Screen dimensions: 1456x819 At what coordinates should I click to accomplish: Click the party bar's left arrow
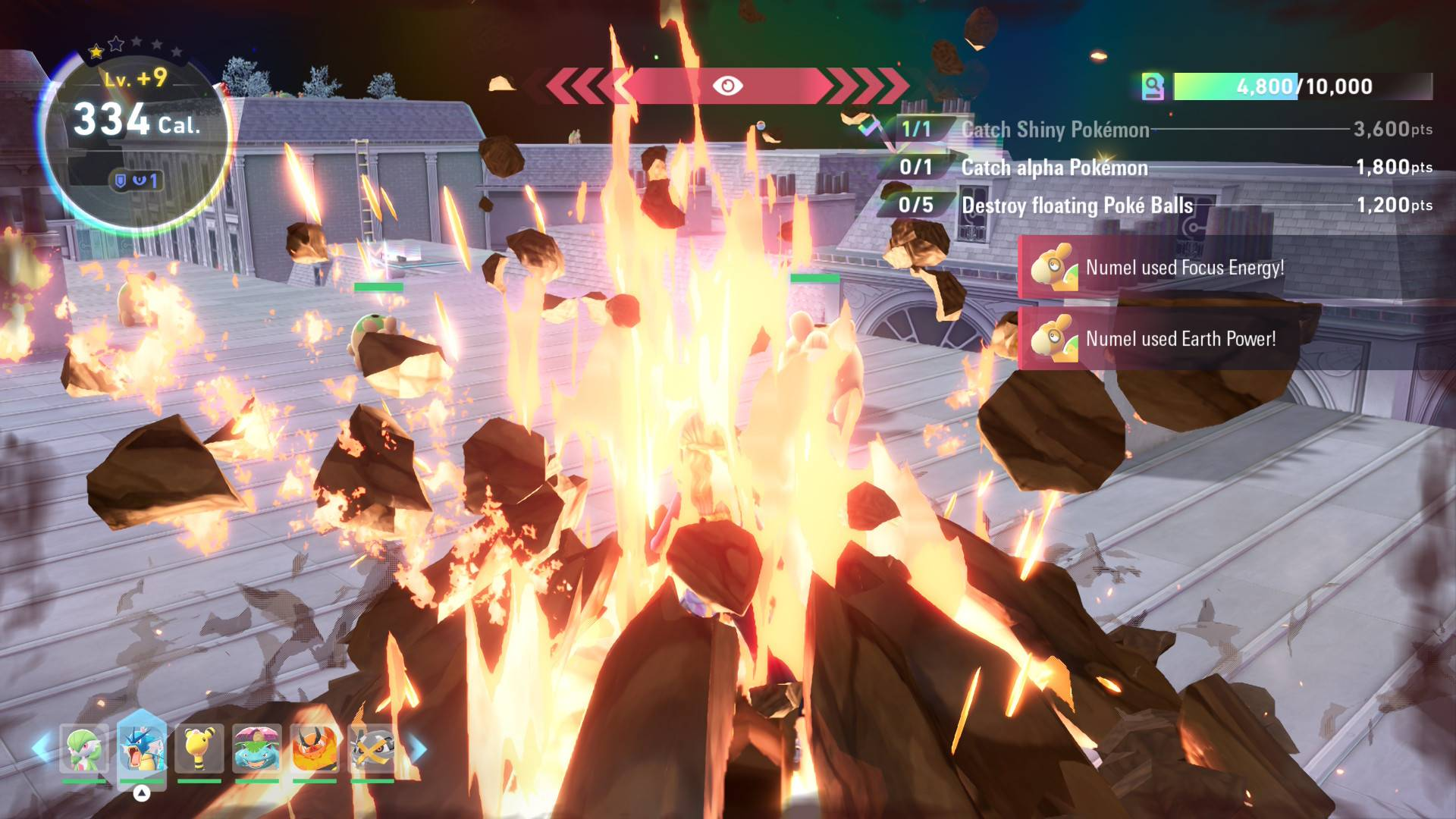pyautogui.click(x=42, y=749)
